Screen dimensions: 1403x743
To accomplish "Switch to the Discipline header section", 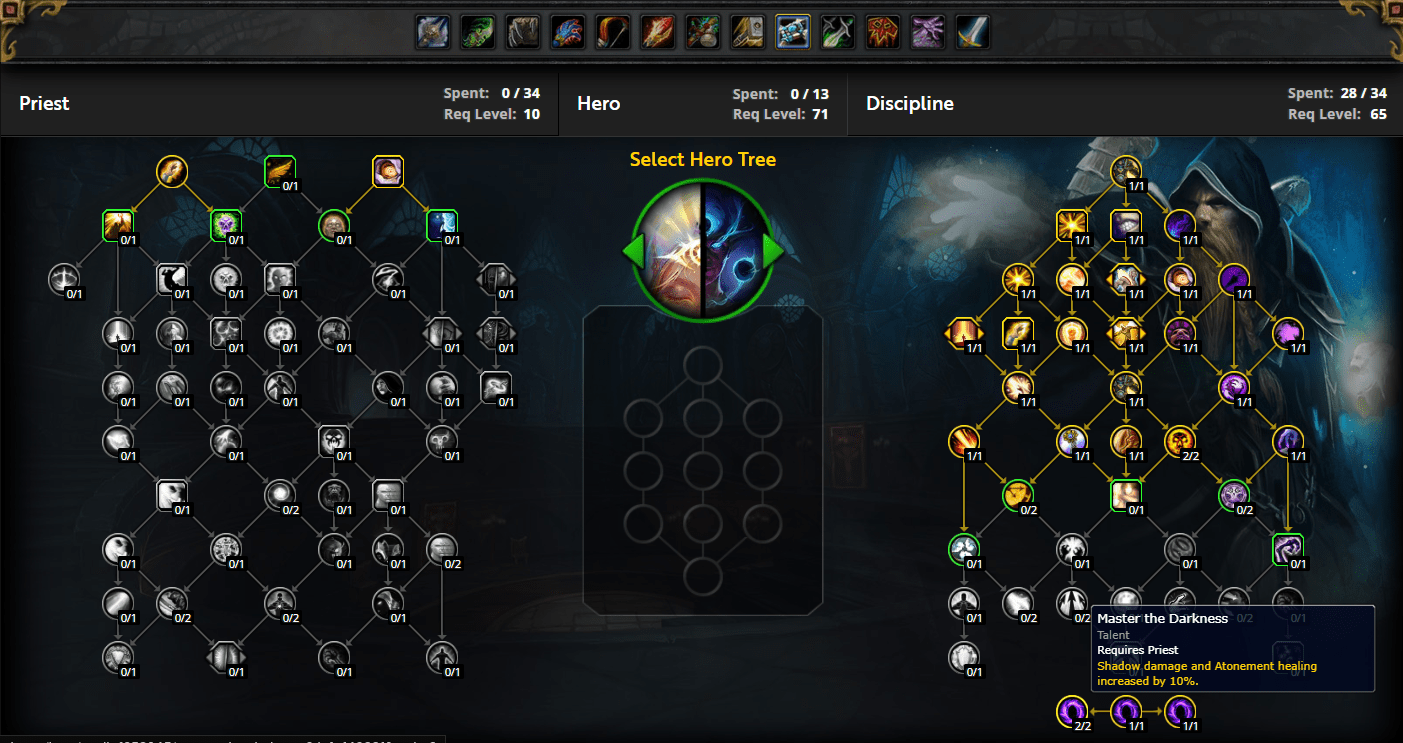I will pyautogui.click(x=910, y=103).
